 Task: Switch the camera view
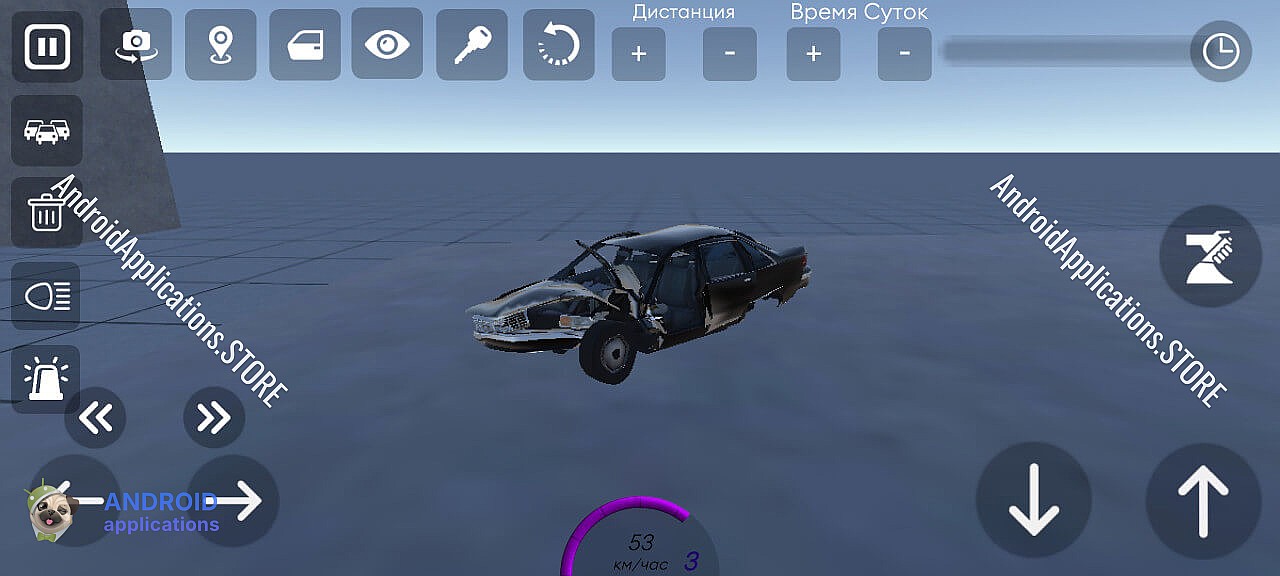tap(136, 45)
